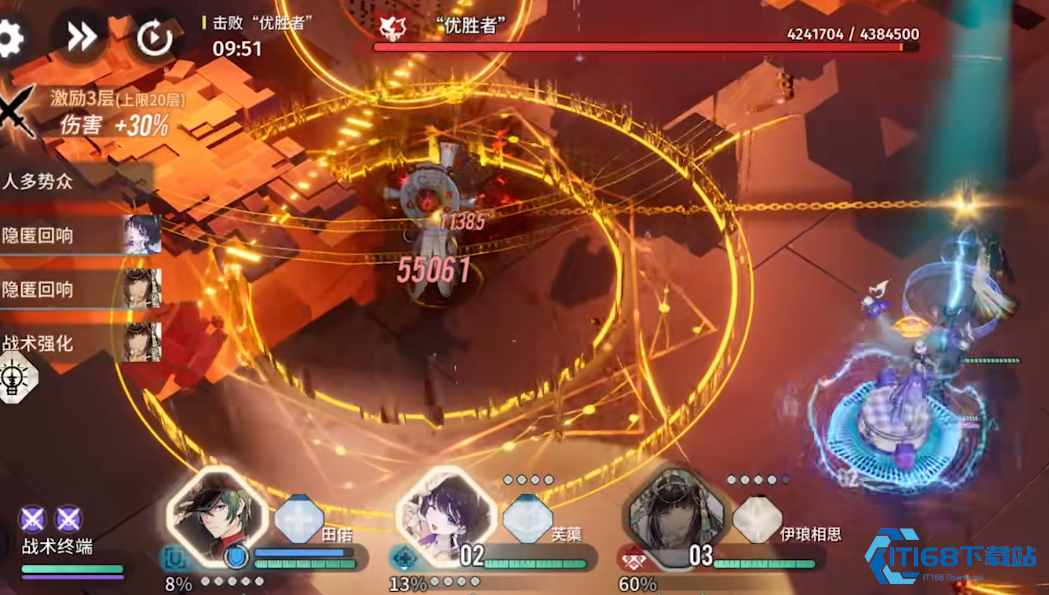
Task: Click the crossed-swords 激励 damage buff icon
Action: 18,112
